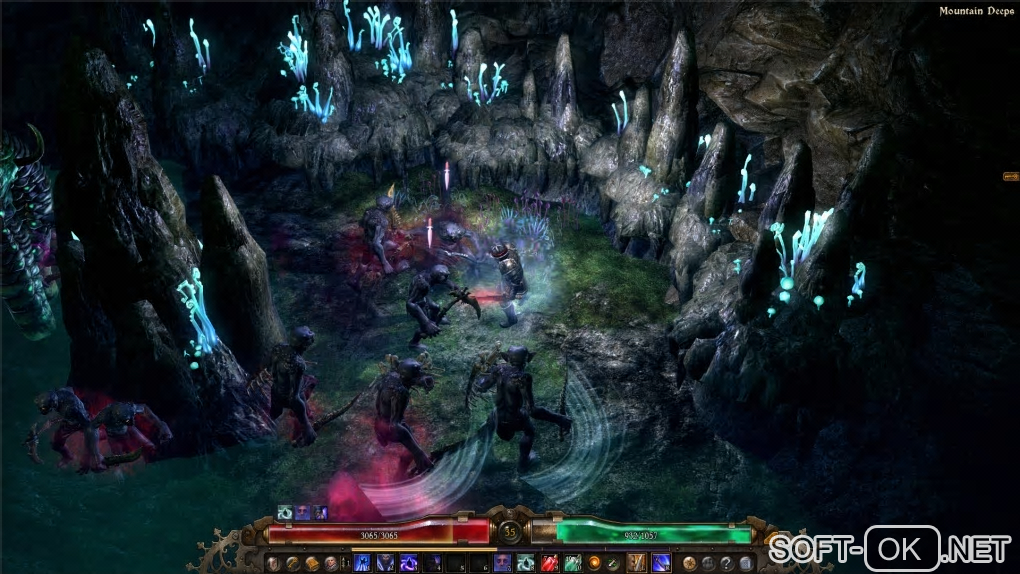Select the crossed-weapons left-click attack slot

[x=636, y=563]
